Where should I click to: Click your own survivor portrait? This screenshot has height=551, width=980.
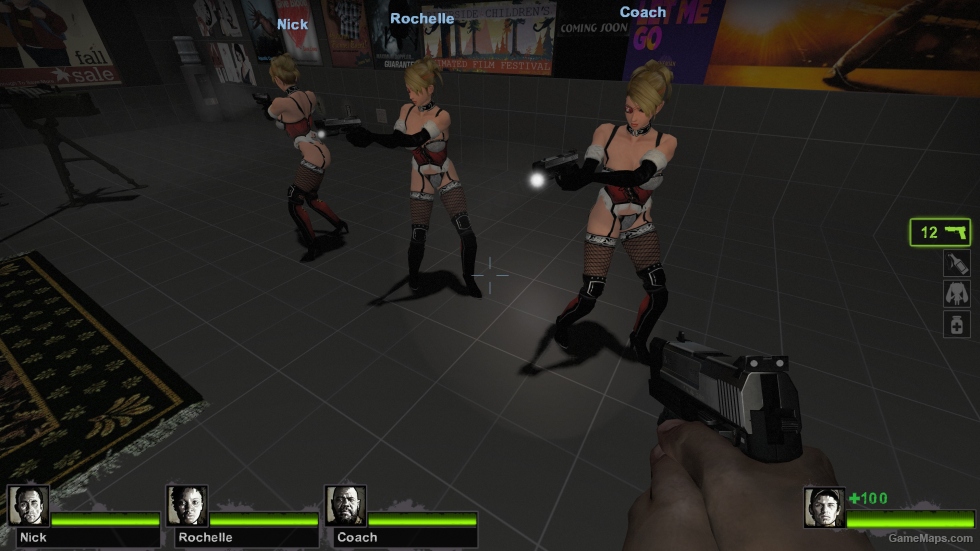coord(824,507)
